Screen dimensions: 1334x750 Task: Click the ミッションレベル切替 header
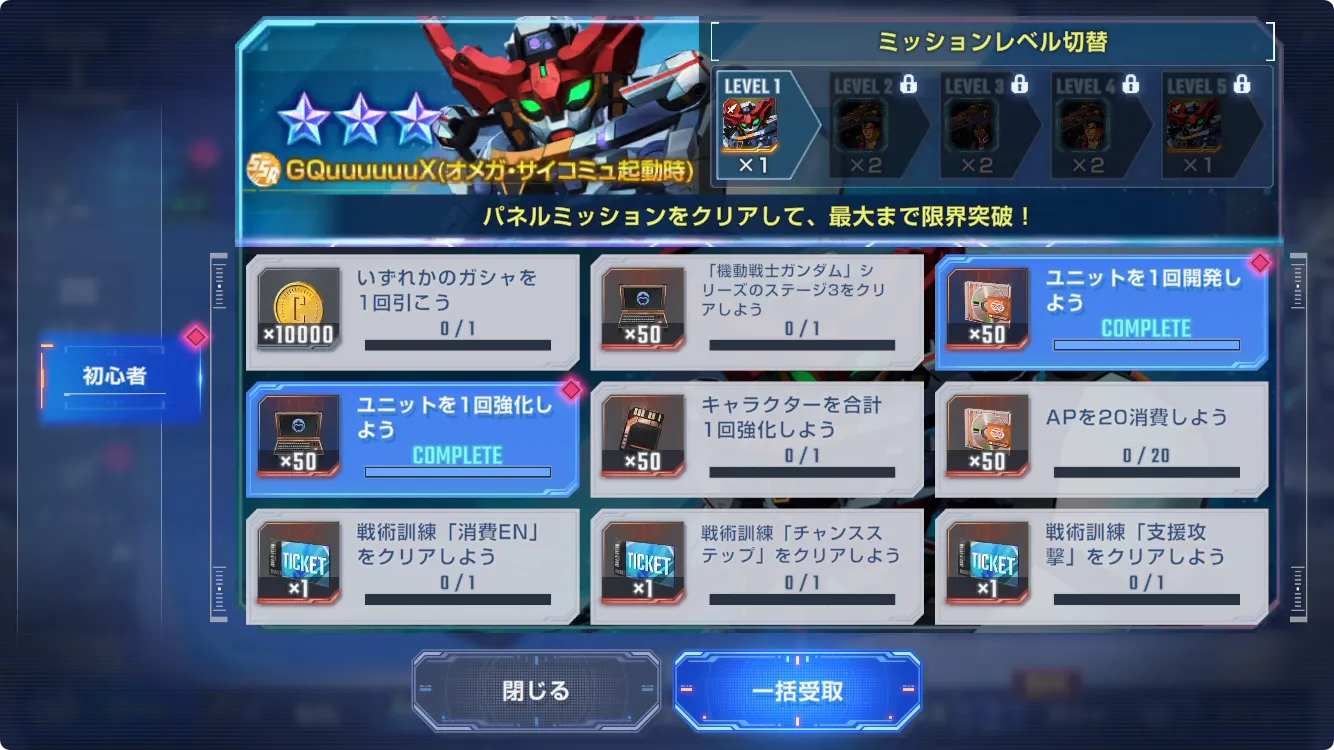[x=992, y=40]
